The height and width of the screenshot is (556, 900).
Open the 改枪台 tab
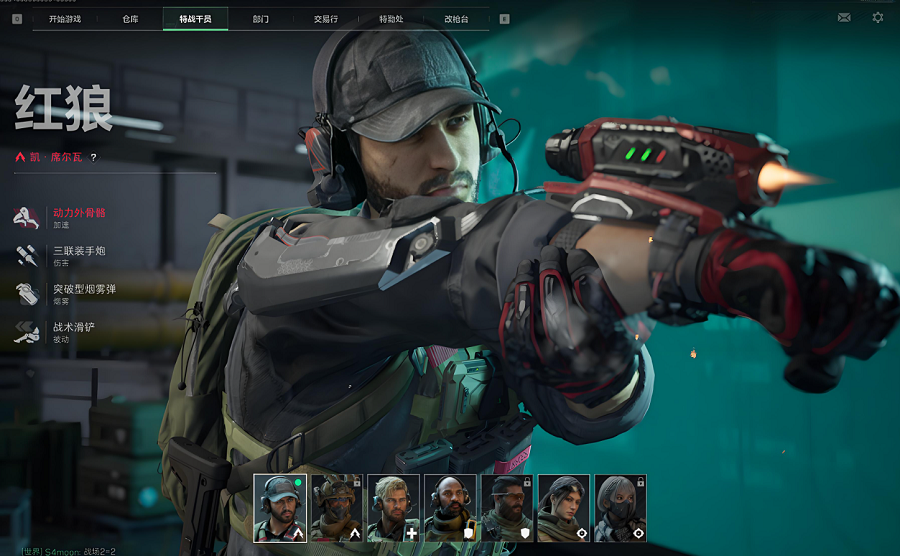click(456, 18)
